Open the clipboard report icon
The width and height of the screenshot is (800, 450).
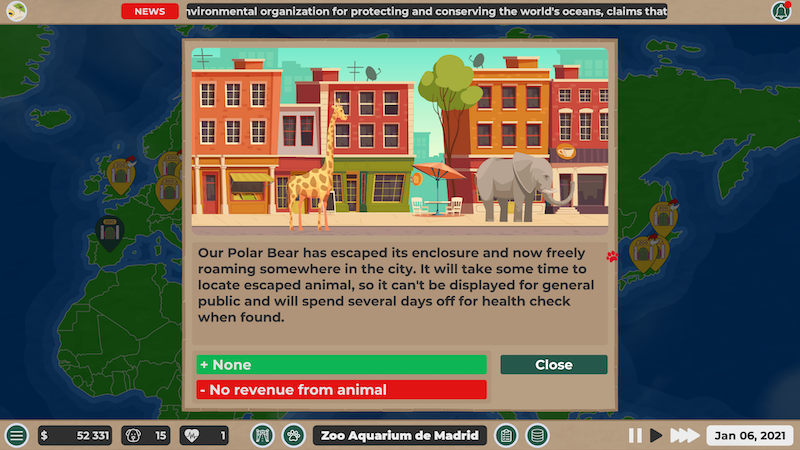click(x=506, y=436)
